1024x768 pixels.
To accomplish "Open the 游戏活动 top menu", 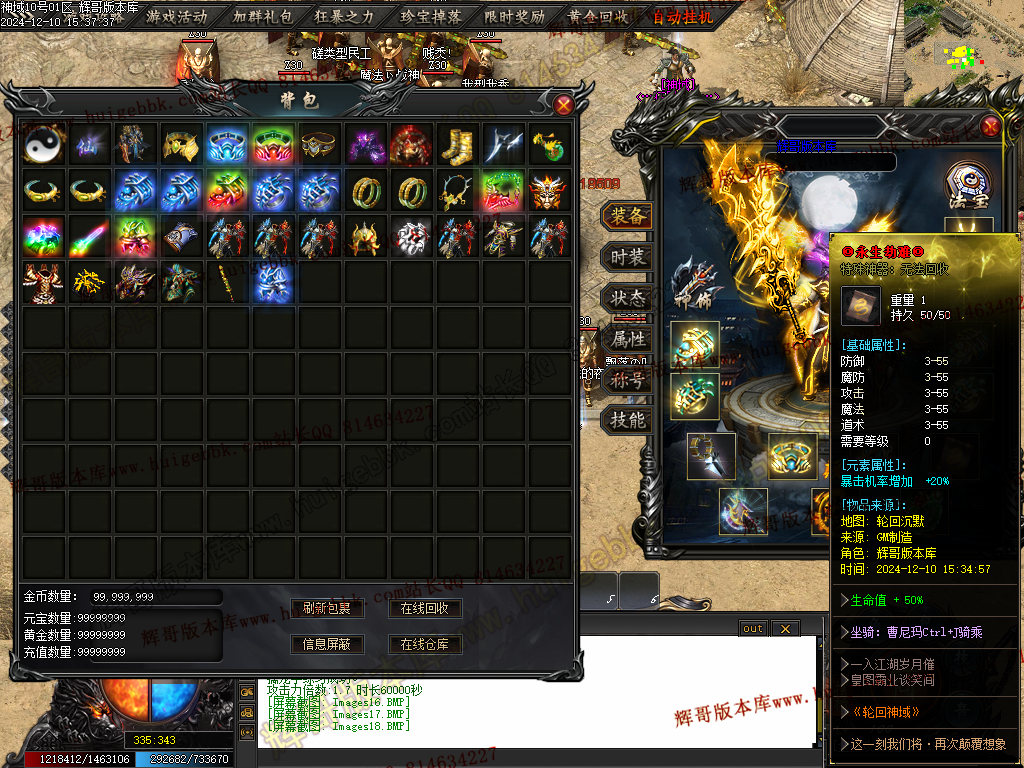I will click(x=177, y=16).
